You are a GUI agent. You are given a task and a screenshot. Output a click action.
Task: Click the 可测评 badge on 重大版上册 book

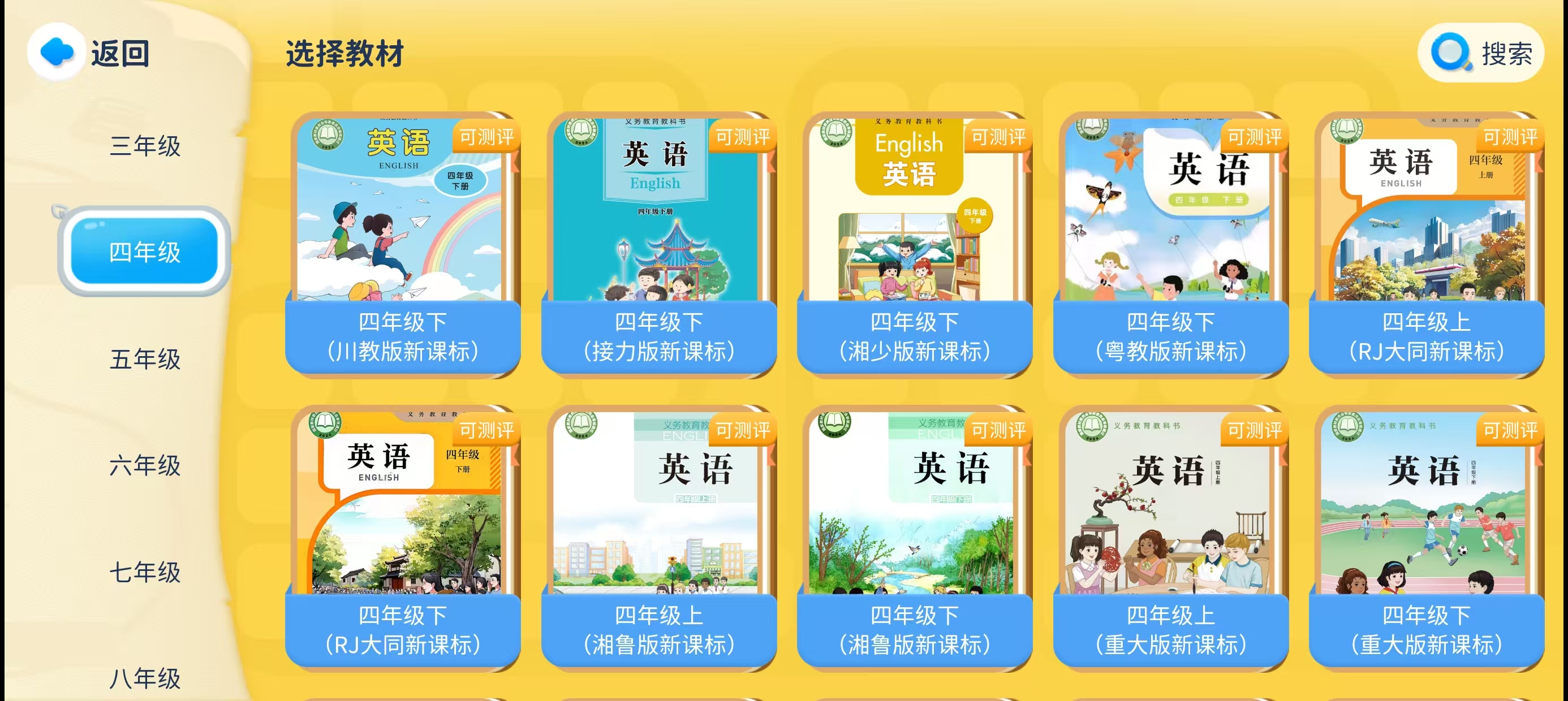tap(1255, 431)
